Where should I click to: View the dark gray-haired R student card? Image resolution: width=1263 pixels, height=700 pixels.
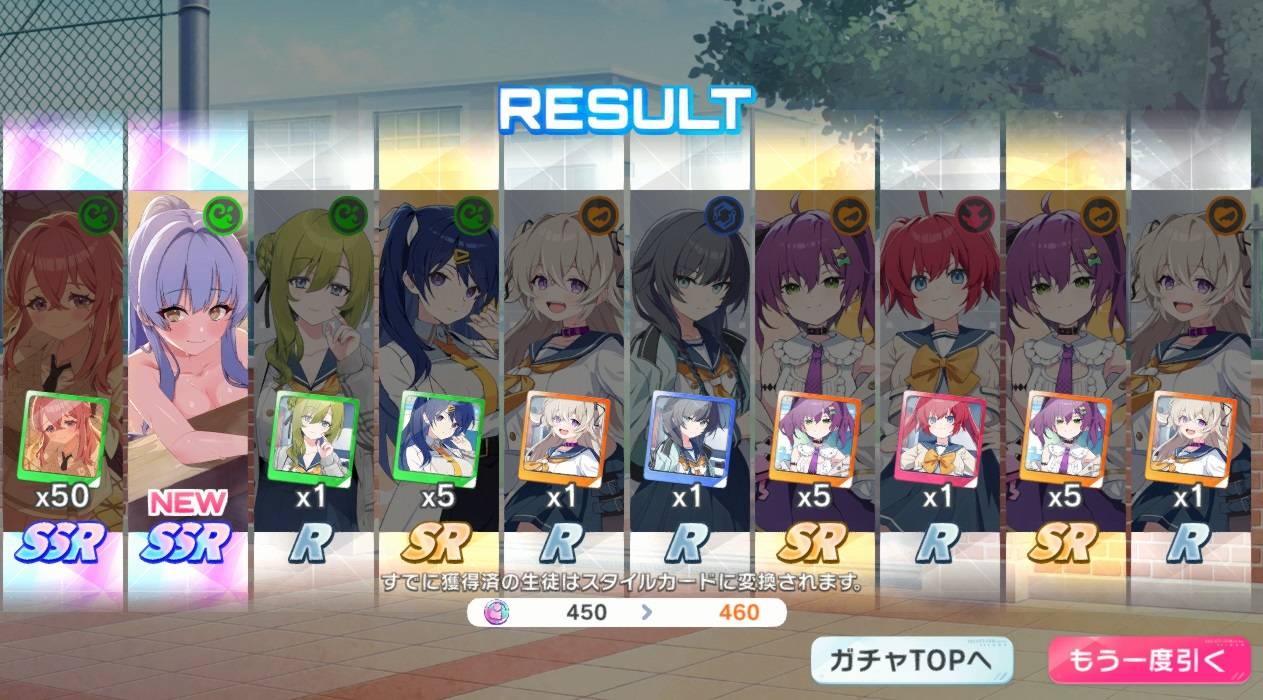coord(690,360)
